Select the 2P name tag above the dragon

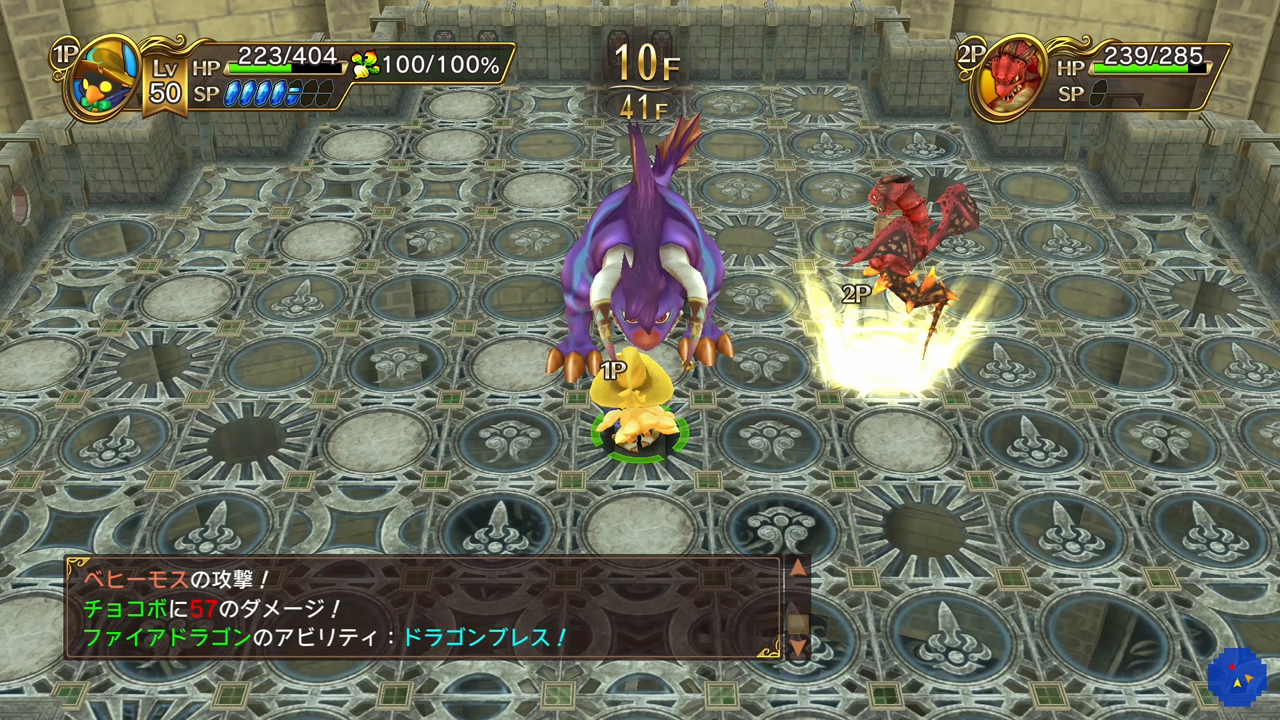click(853, 294)
